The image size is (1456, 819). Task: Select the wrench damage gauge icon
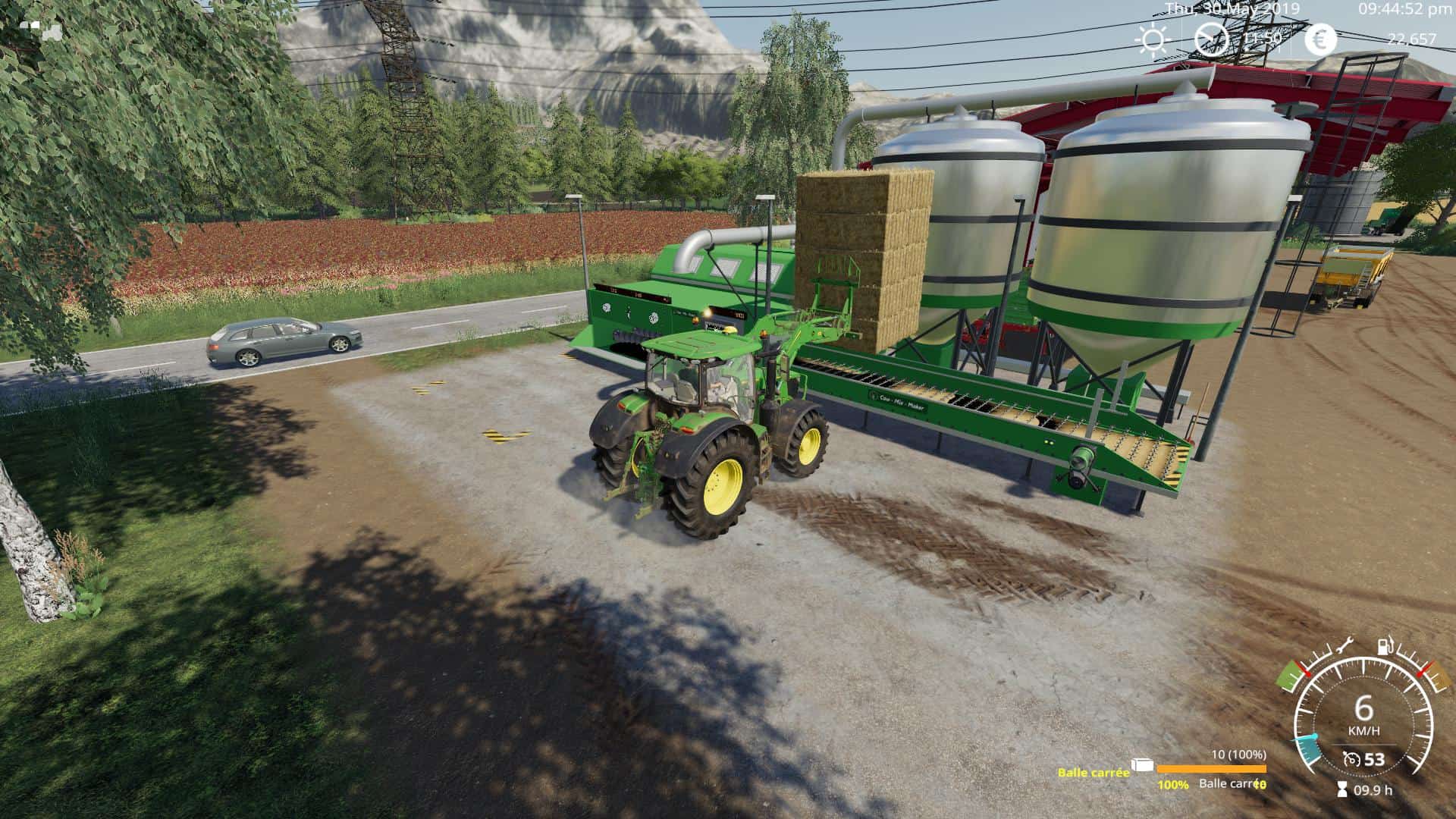tap(1341, 646)
